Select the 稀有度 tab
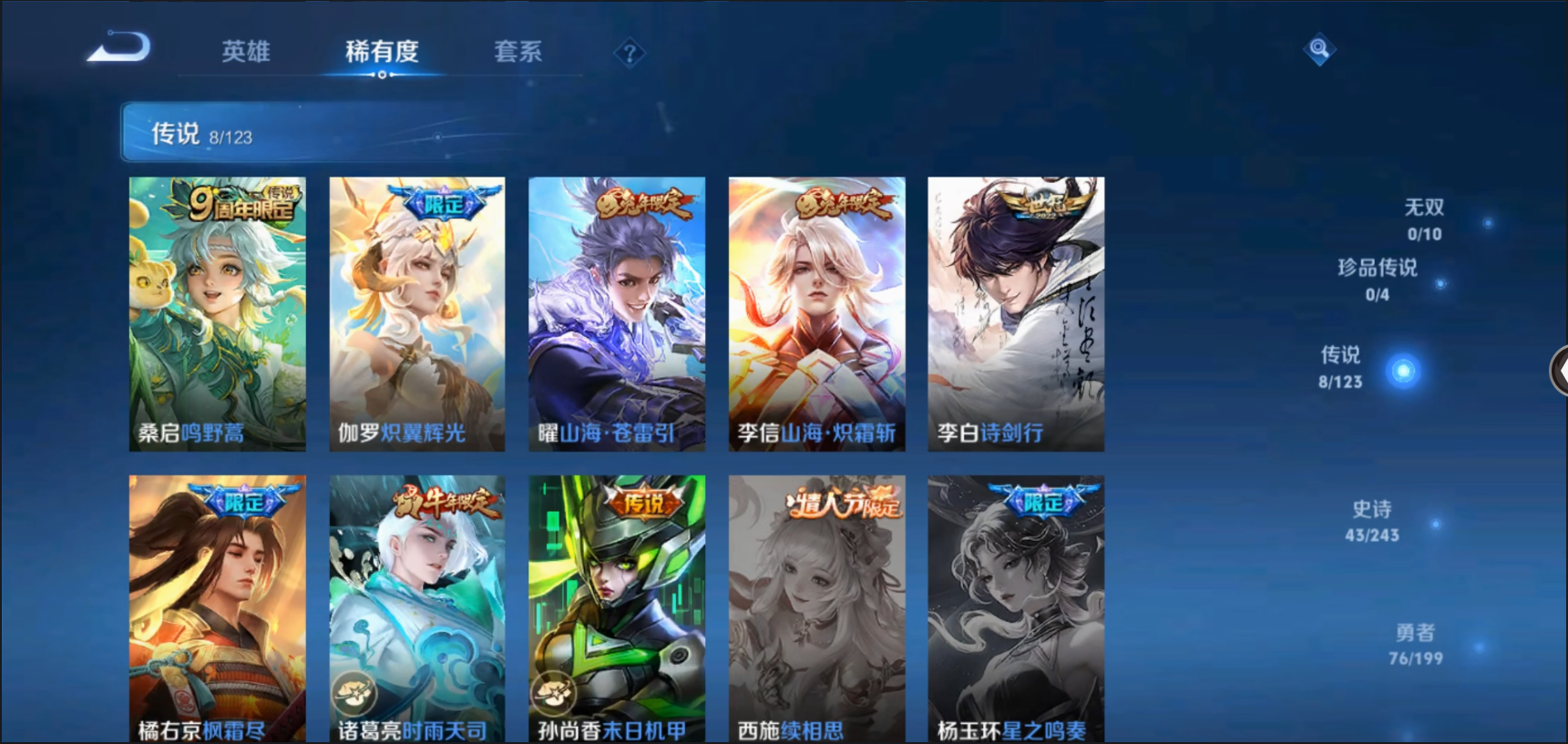 (382, 52)
